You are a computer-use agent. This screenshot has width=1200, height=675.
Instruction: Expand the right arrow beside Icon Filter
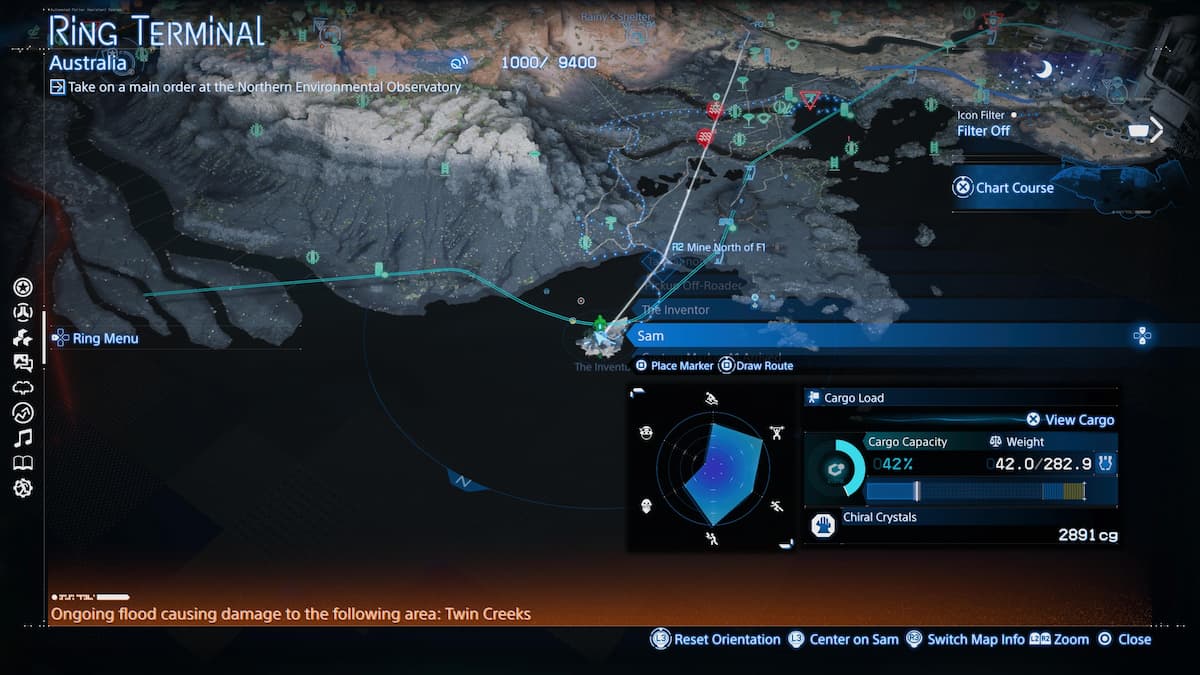point(1157,130)
